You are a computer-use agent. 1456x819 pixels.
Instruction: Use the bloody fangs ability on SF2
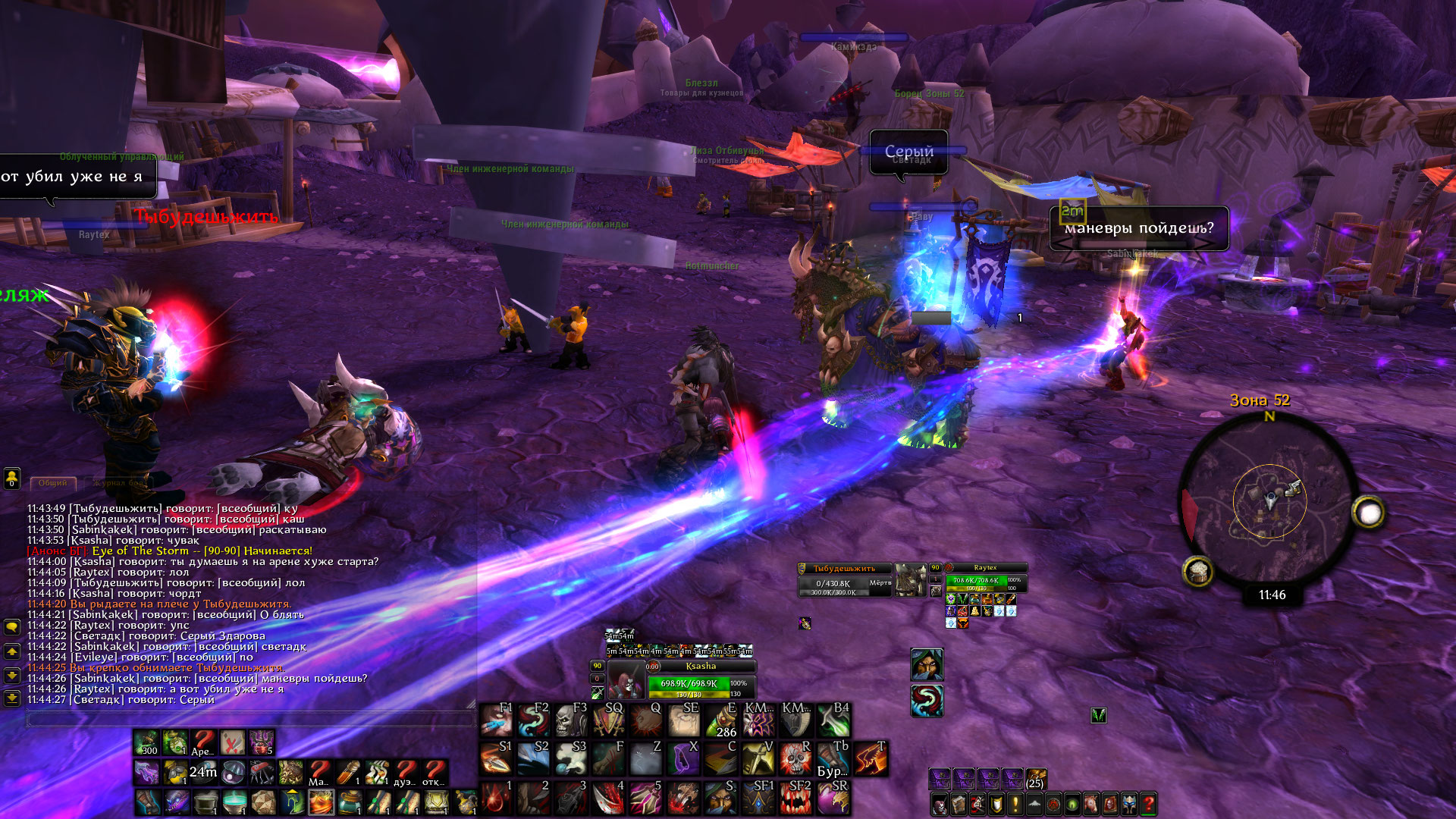[795, 798]
